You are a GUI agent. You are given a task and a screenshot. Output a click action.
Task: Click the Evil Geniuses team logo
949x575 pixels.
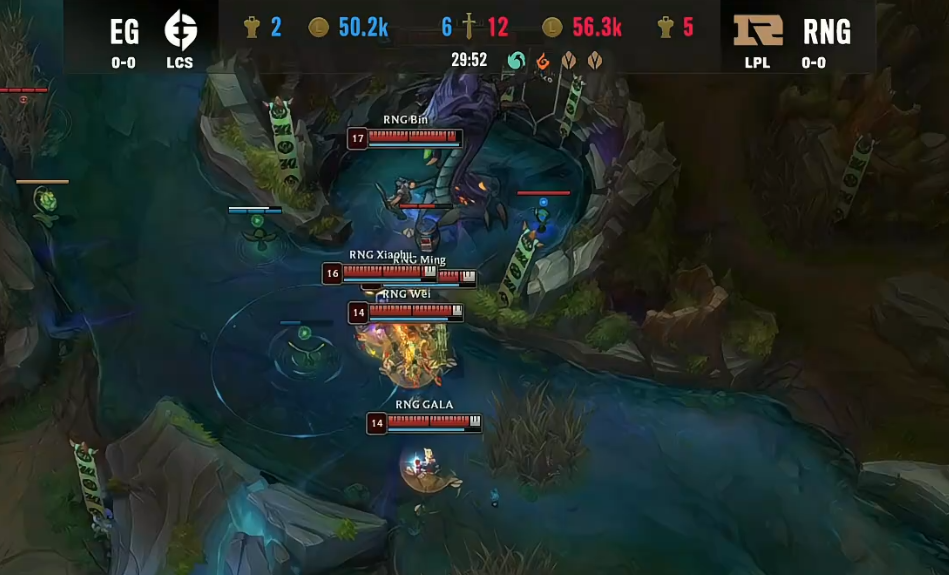(181, 30)
